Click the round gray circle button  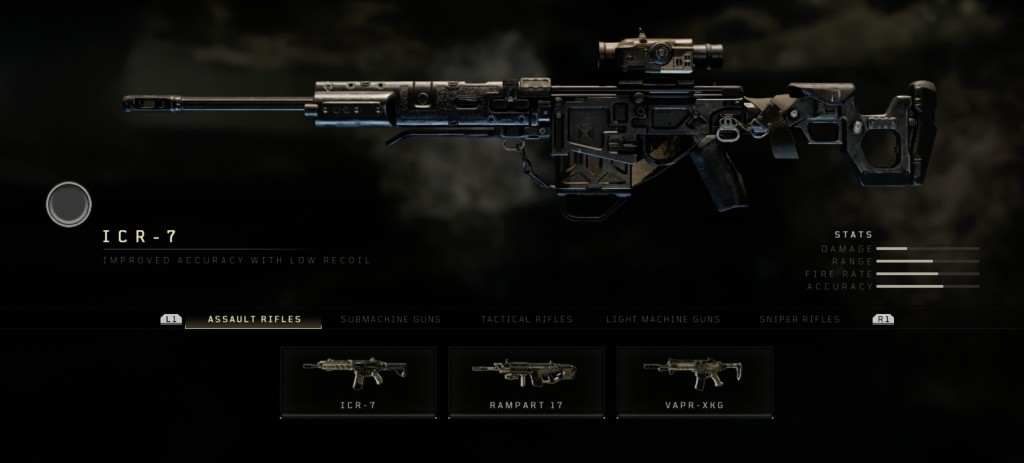point(69,204)
